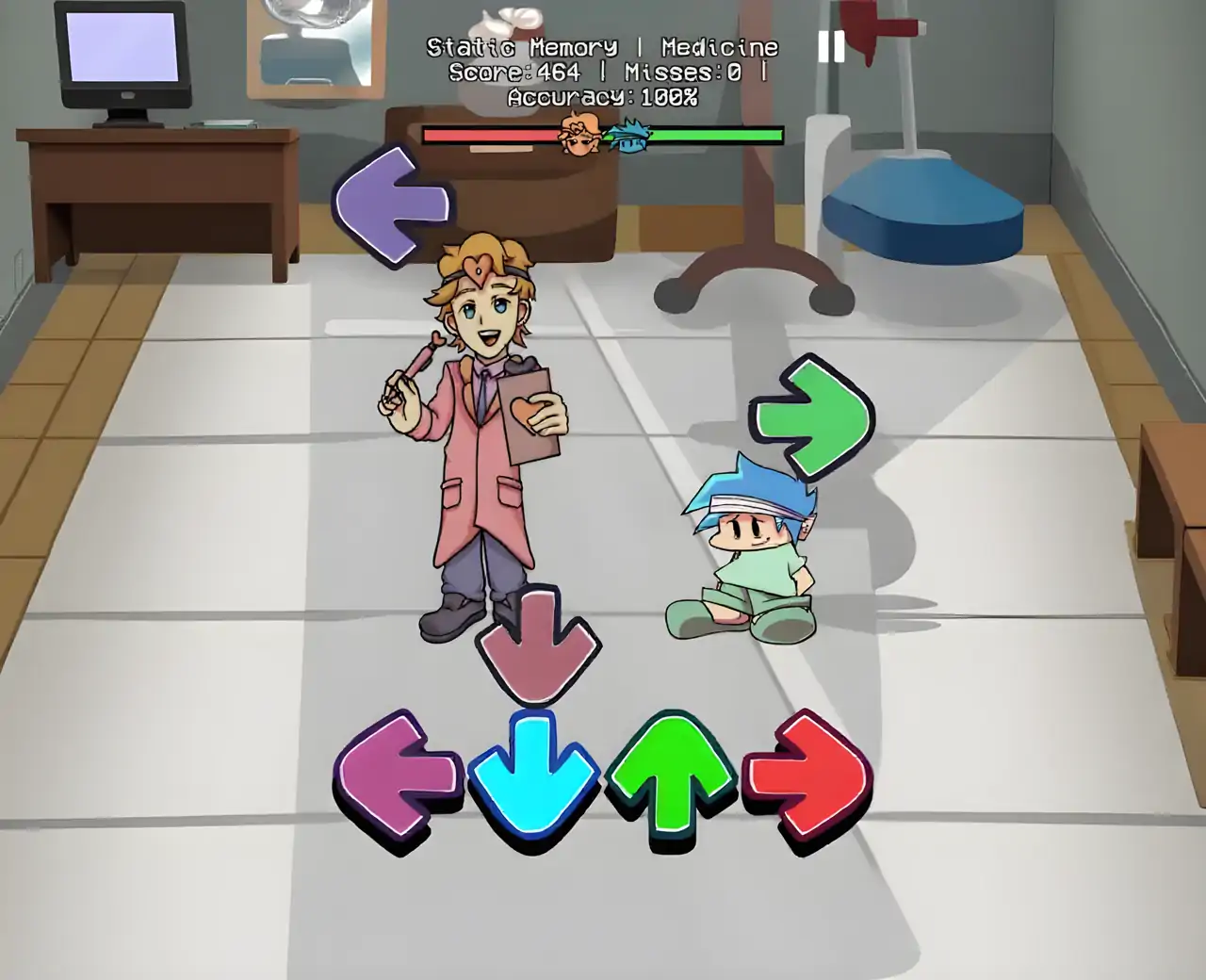Select the Accuracy: 100% stat text

click(x=603, y=95)
